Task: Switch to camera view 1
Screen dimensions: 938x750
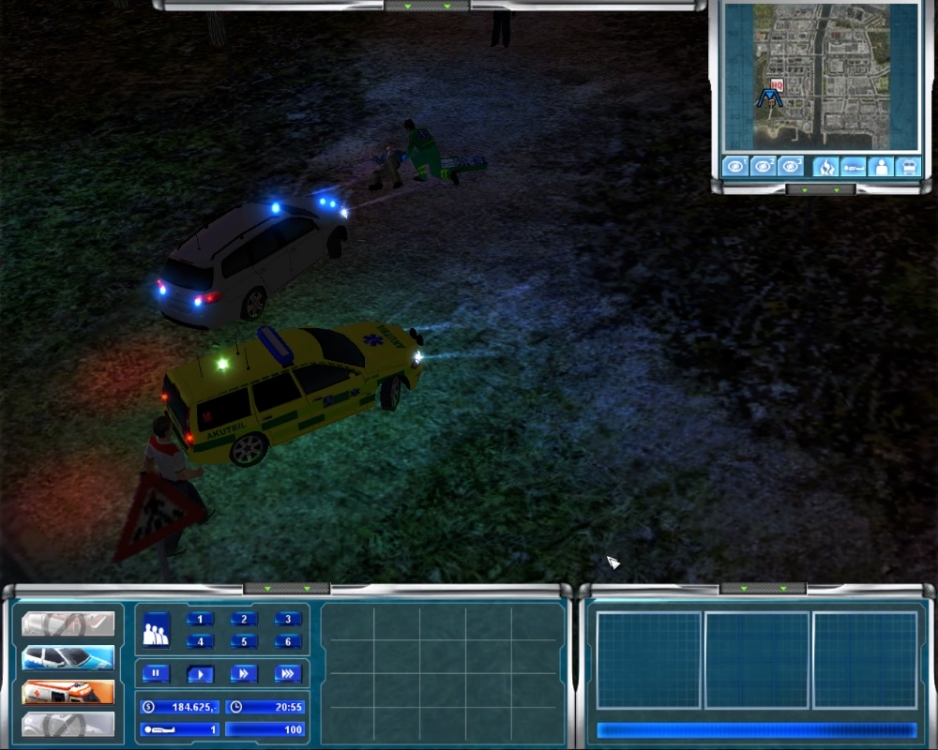Action: (736, 166)
